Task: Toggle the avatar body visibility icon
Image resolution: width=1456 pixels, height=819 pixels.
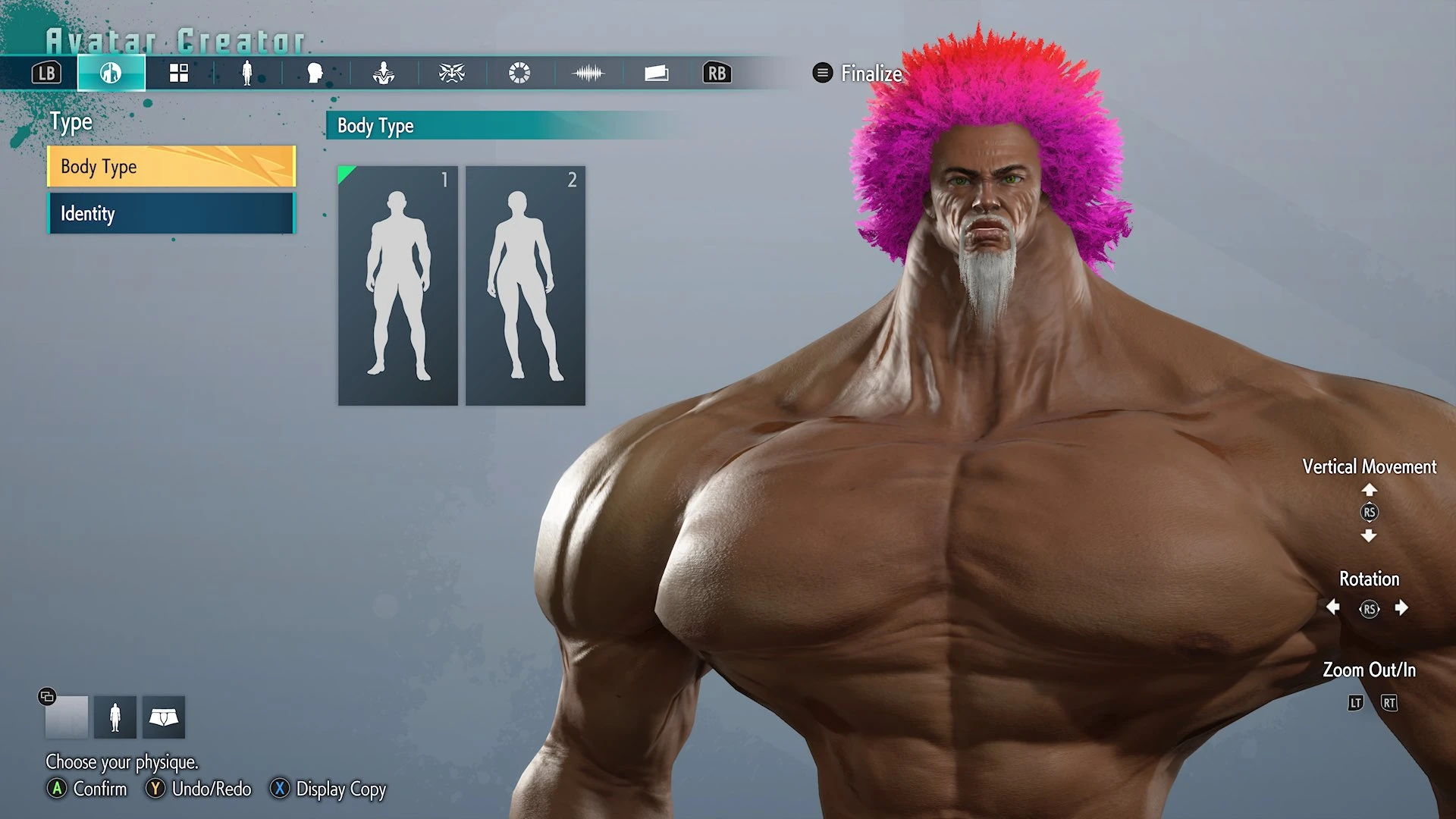Action: point(115,717)
